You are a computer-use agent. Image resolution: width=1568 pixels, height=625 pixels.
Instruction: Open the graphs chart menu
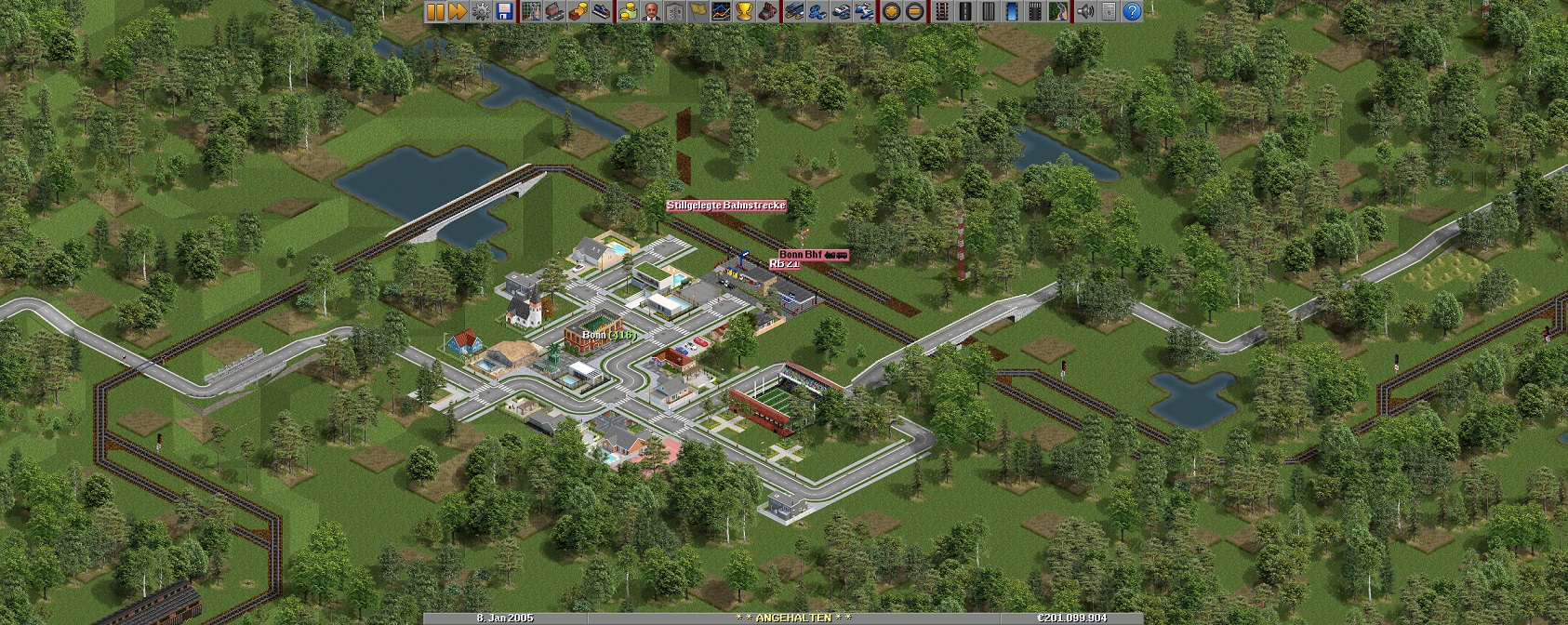click(x=721, y=11)
